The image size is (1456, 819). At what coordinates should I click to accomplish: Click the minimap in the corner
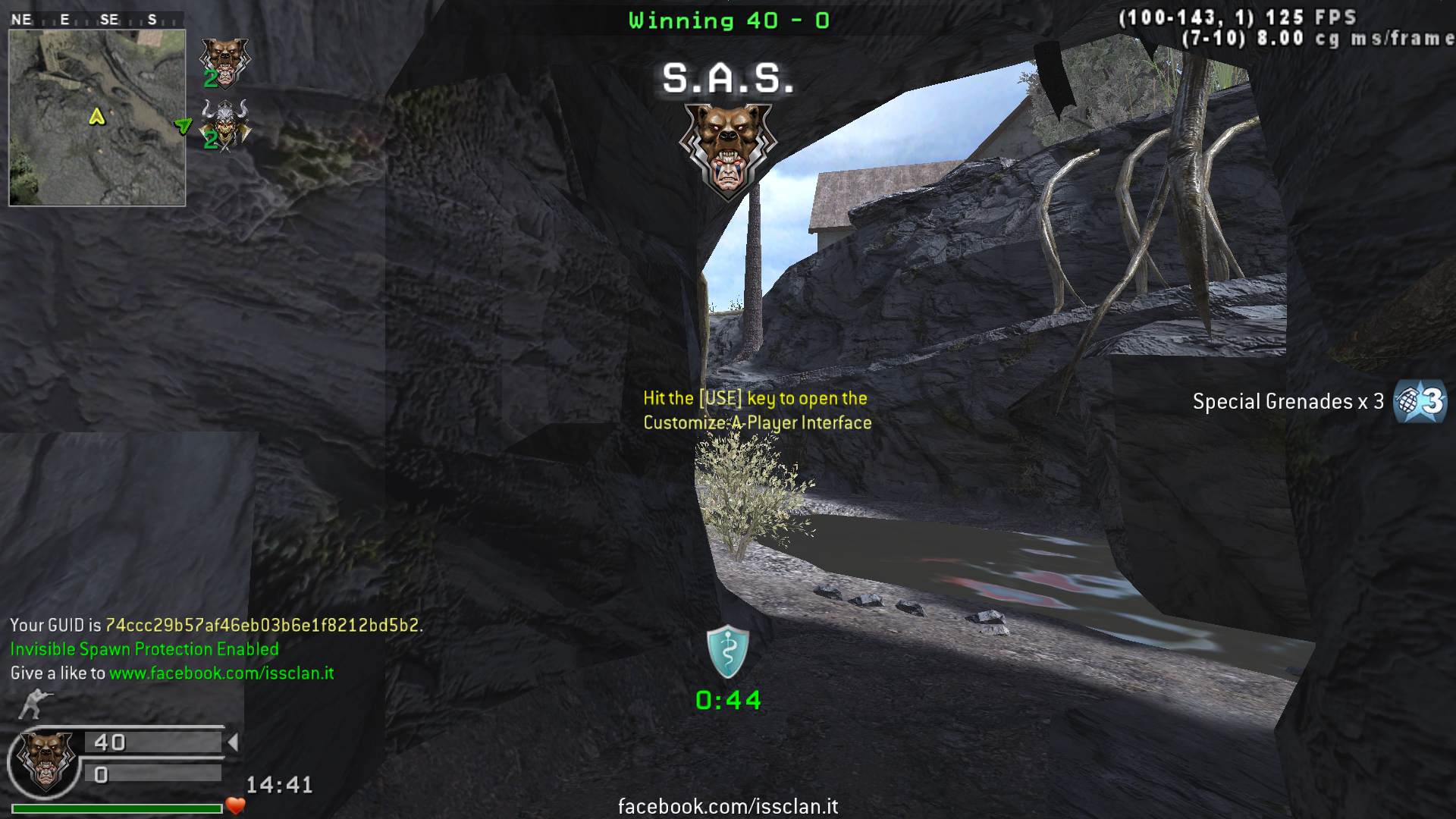click(x=97, y=118)
